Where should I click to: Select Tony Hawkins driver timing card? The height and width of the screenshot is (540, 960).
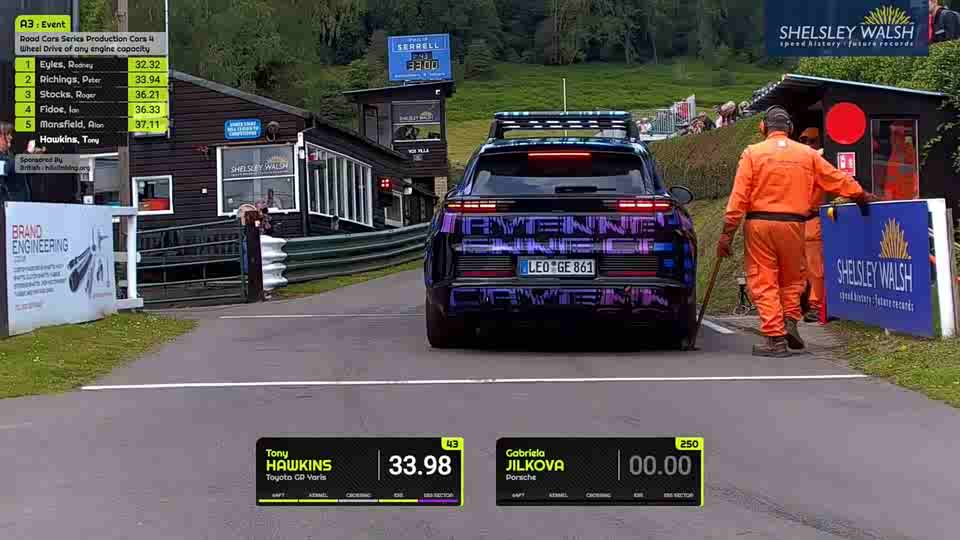(x=358, y=471)
